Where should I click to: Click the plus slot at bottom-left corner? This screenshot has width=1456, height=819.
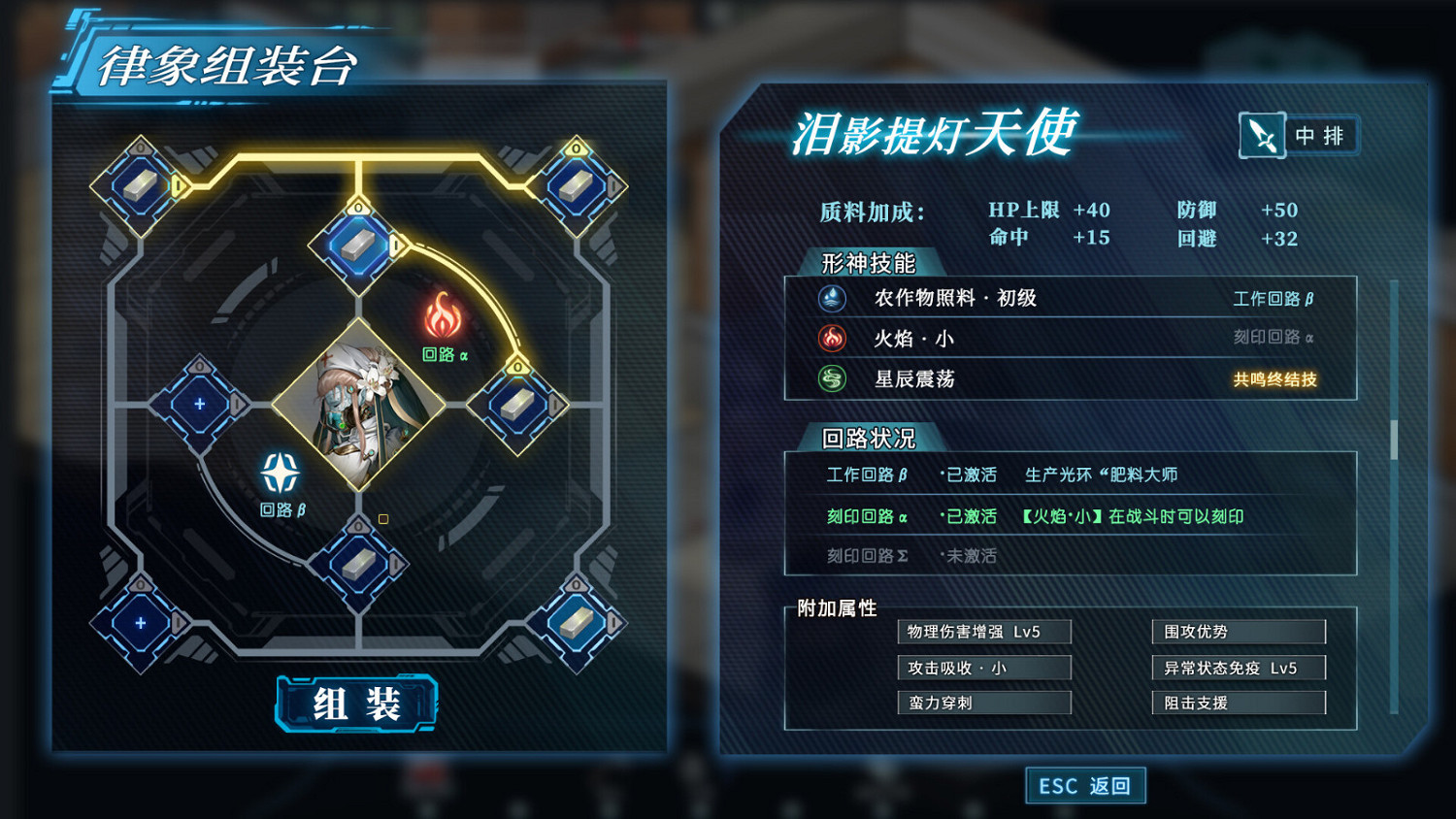[x=139, y=623]
